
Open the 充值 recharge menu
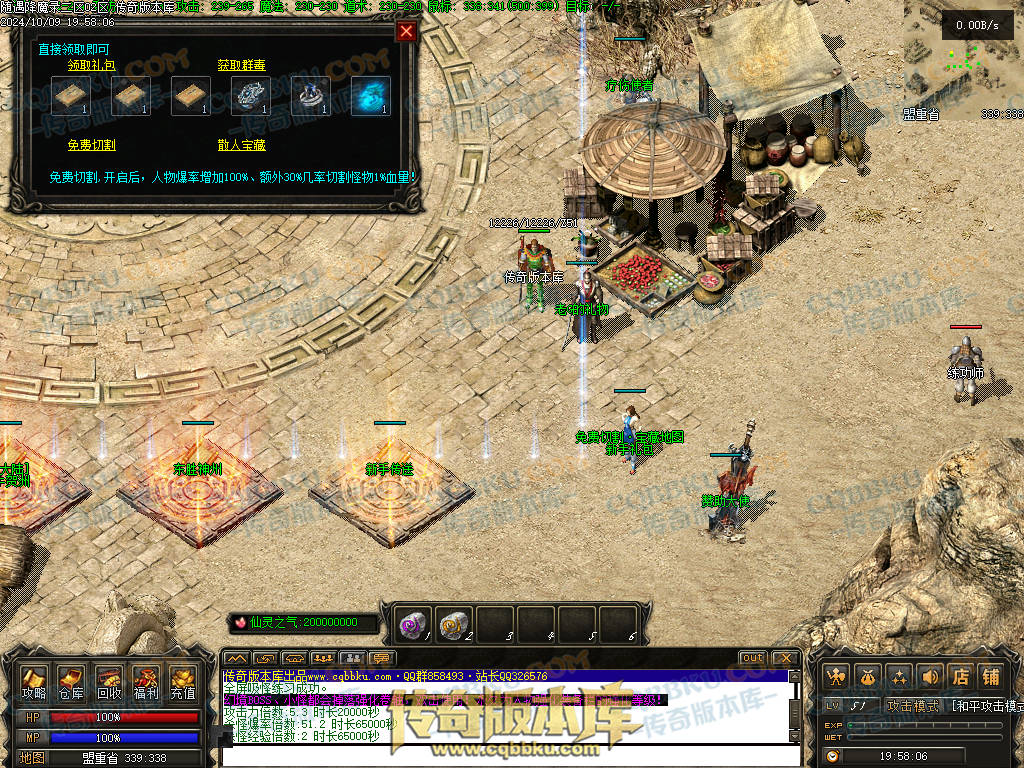click(x=183, y=684)
